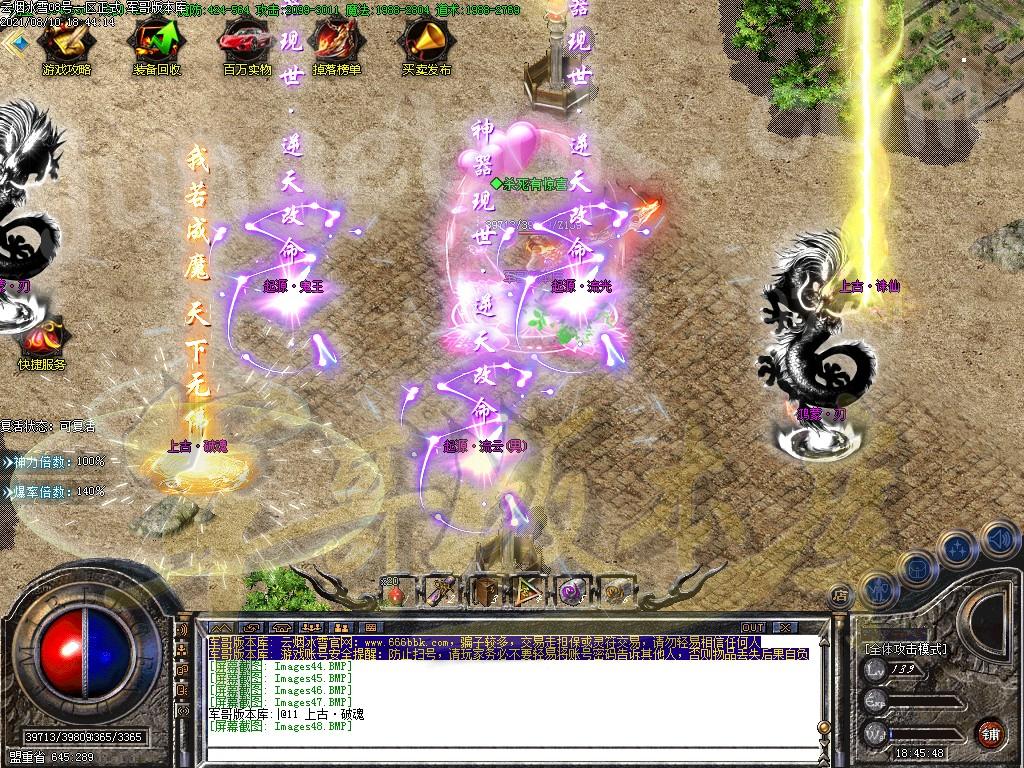Collapse the top menu with the arrow button
Screen dimensions: 1024x768
click(14, 42)
